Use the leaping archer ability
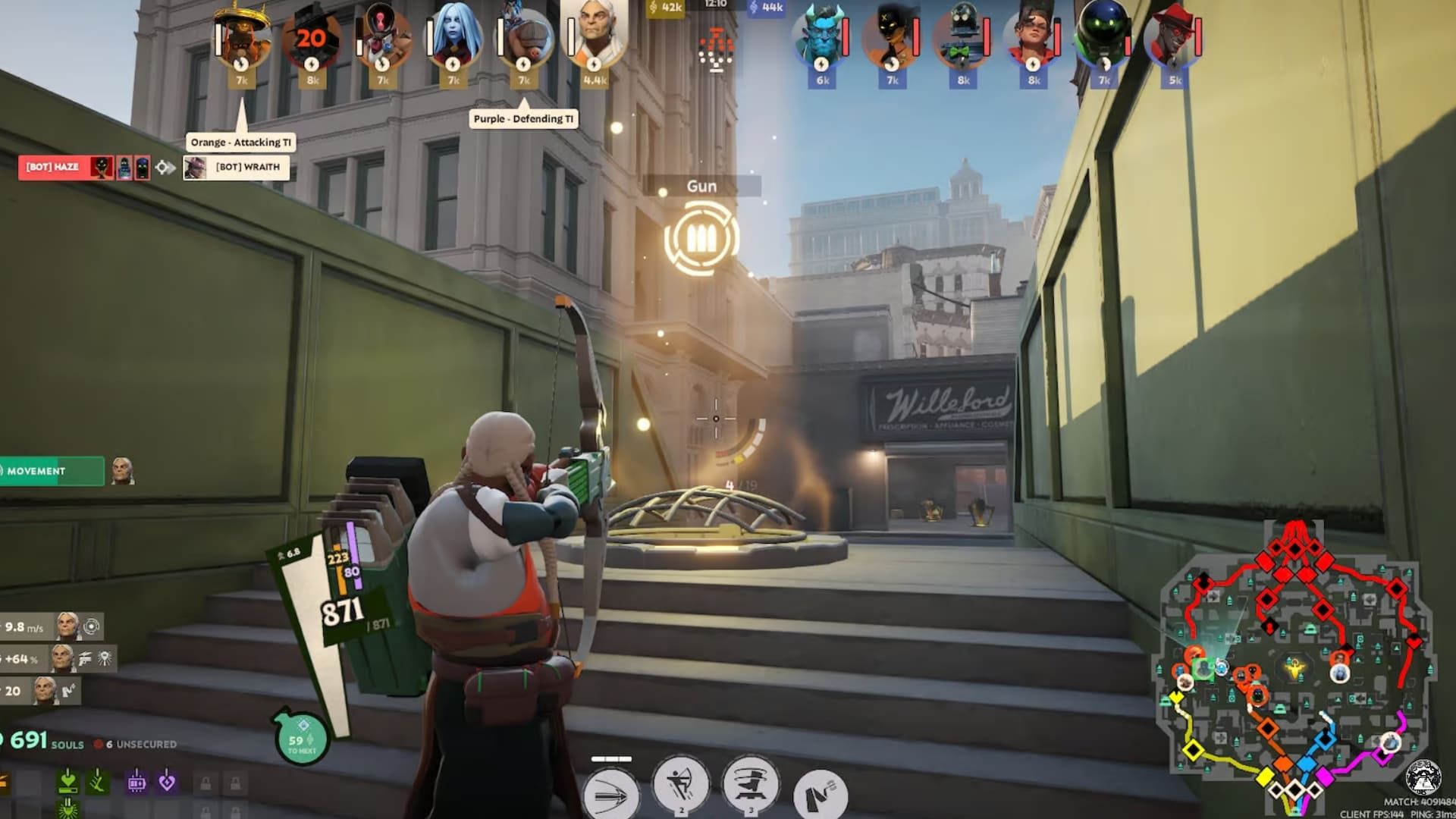The width and height of the screenshot is (1456, 819). coord(680,786)
